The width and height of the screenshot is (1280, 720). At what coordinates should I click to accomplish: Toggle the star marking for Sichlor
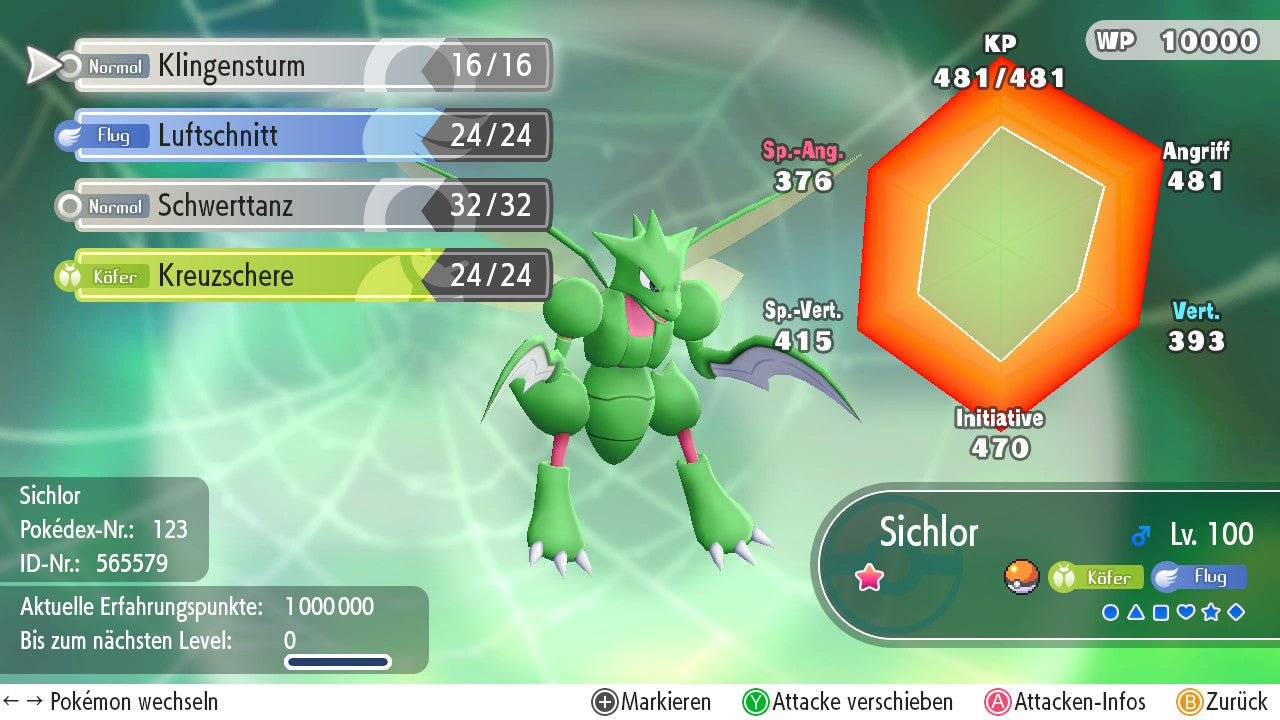[x=1211, y=612]
